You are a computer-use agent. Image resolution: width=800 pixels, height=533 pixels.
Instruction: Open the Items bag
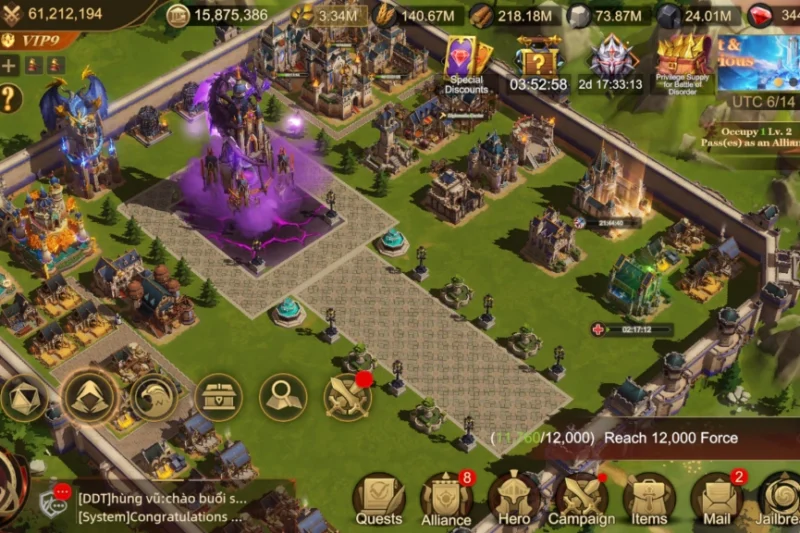coord(649,498)
